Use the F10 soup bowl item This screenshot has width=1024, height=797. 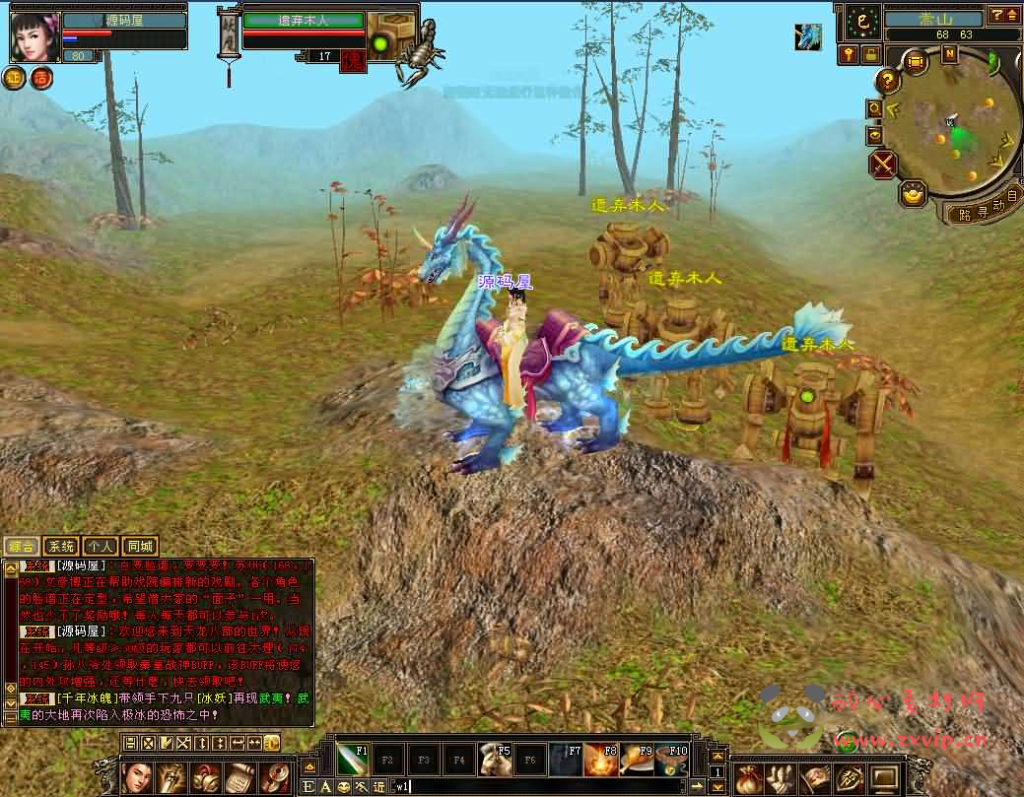pyautogui.click(x=672, y=759)
